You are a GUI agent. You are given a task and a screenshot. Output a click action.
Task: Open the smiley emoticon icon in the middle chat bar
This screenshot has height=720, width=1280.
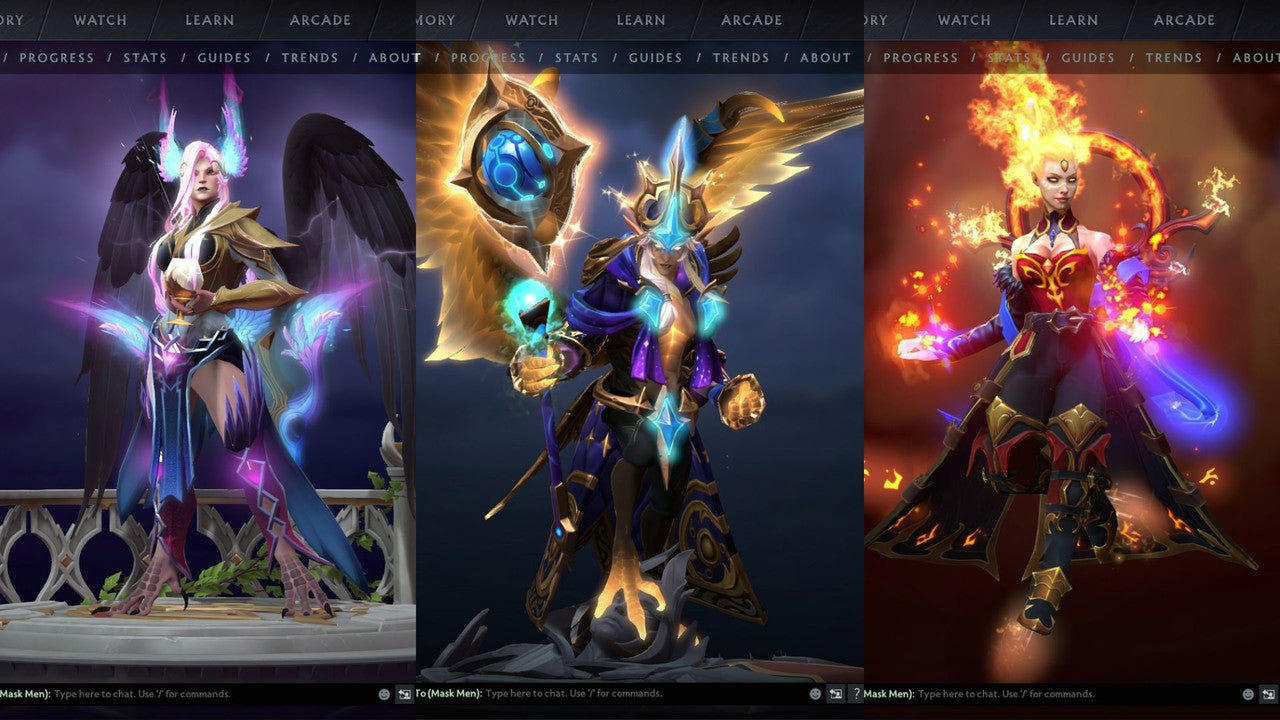click(x=816, y=693)
